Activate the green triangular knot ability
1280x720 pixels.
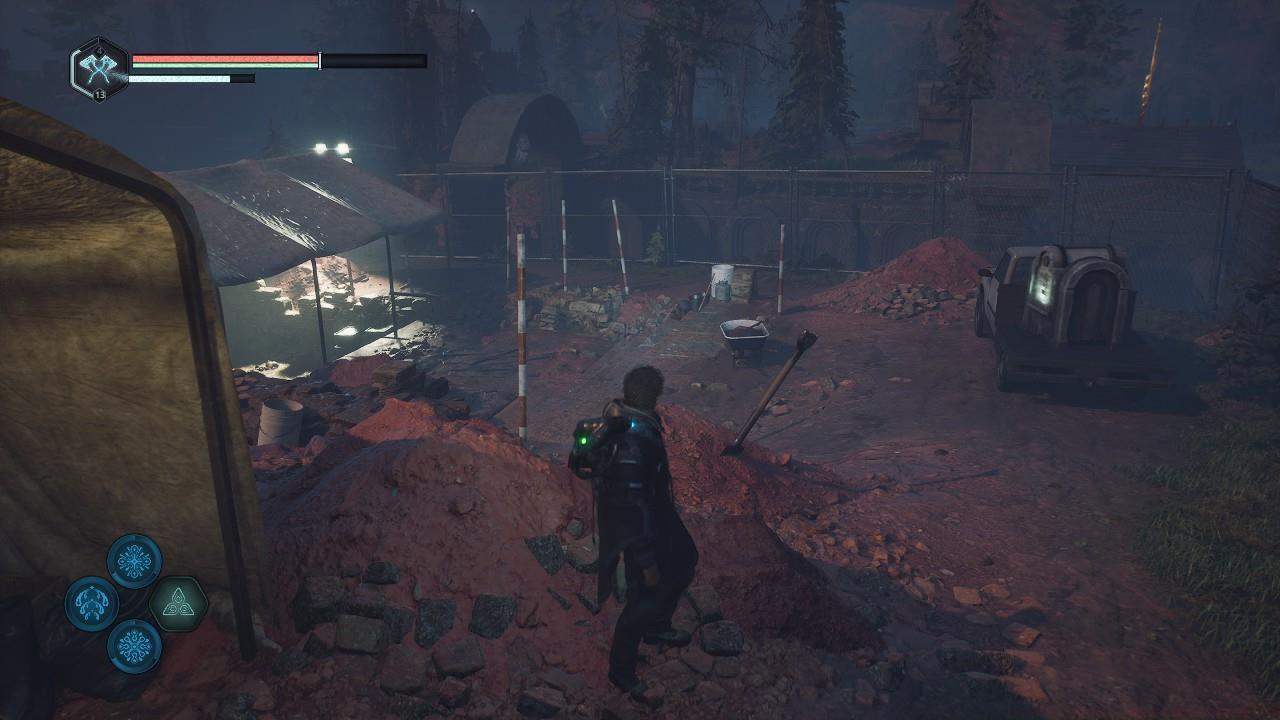[178, 605]
